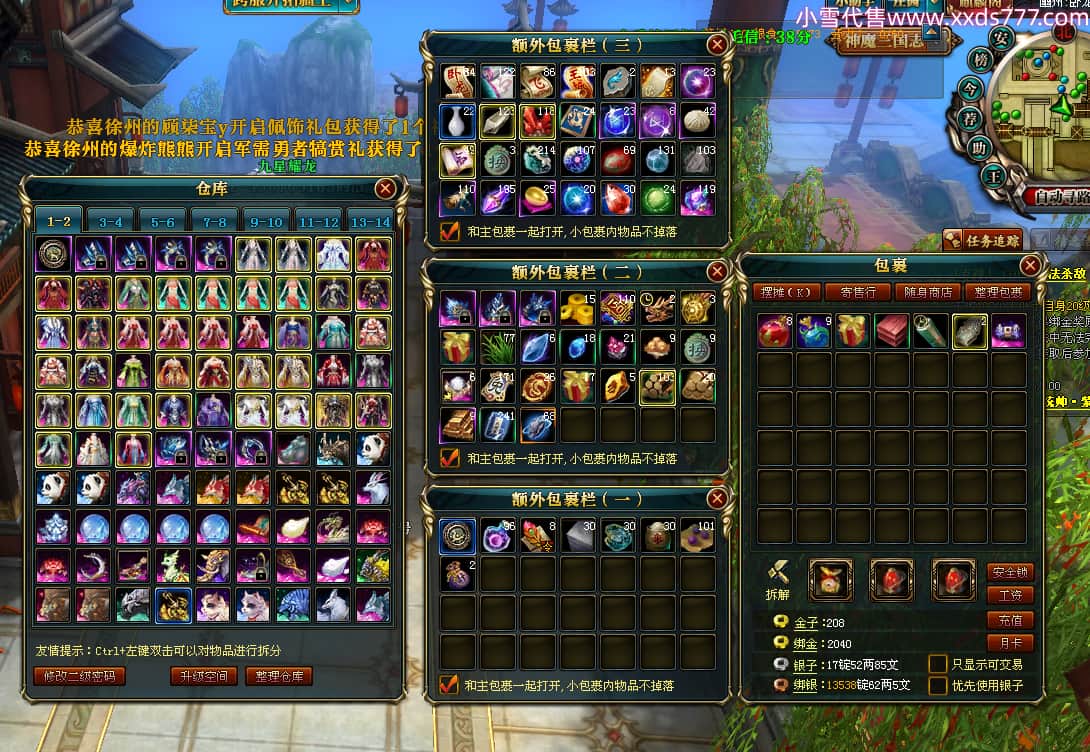This screenshot has width=1090, height=752.
Task: Click the 安全锁 safety lock button
Action: [1010, 572]
